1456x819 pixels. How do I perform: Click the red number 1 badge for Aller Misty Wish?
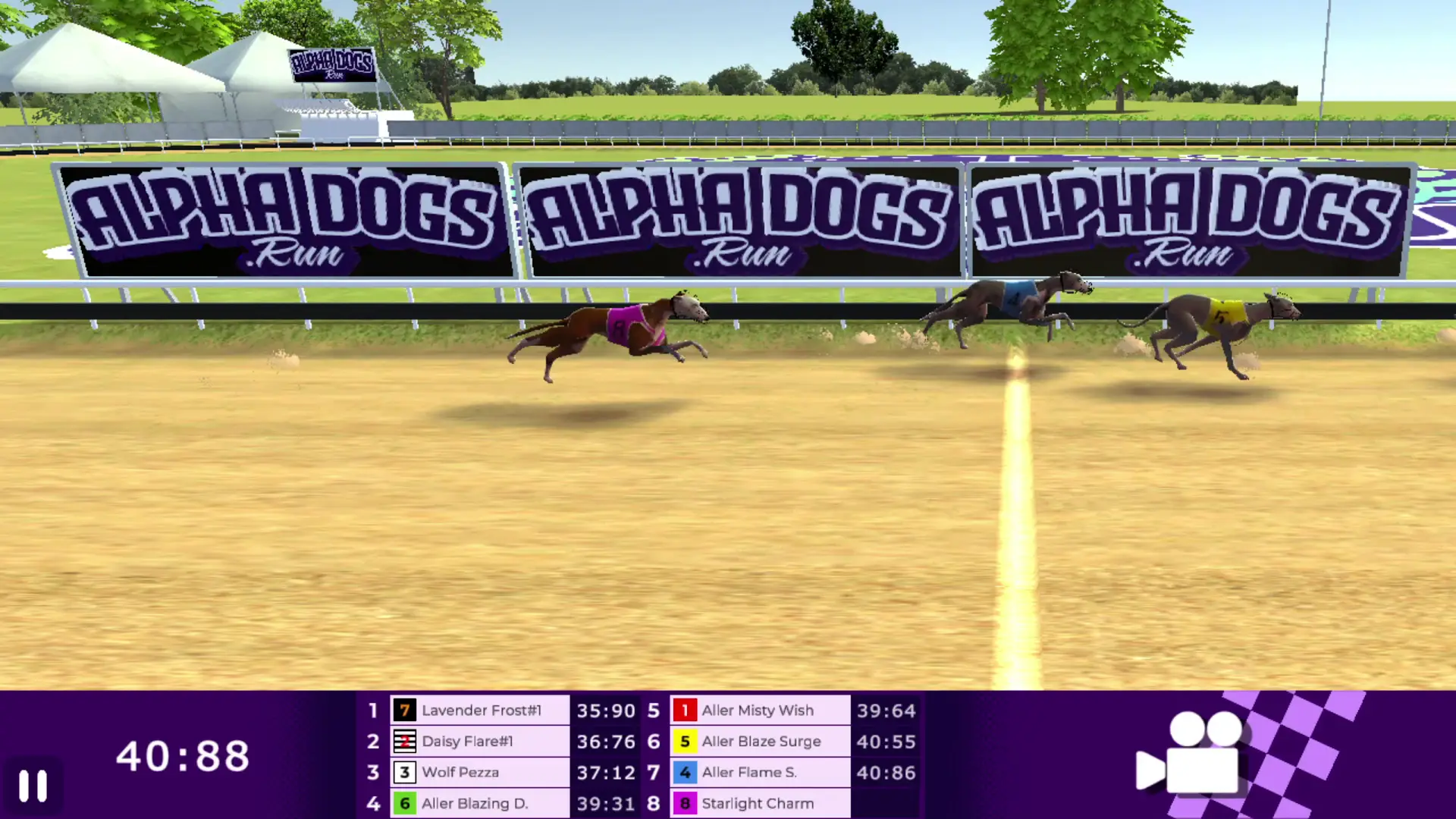point(685,711)
